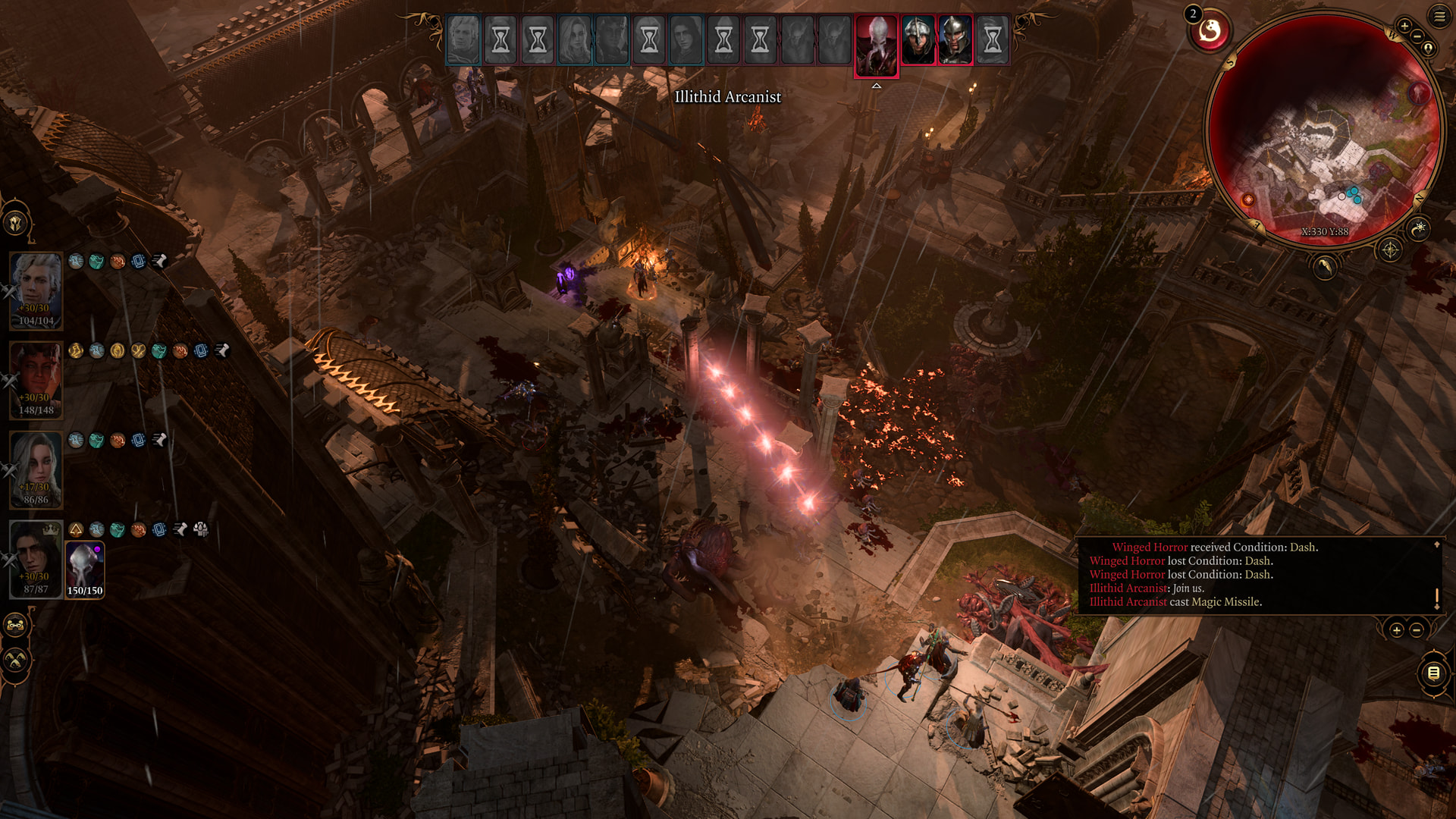Open the hamburger game menu
1456x819 pixels.
point(1439,16)
